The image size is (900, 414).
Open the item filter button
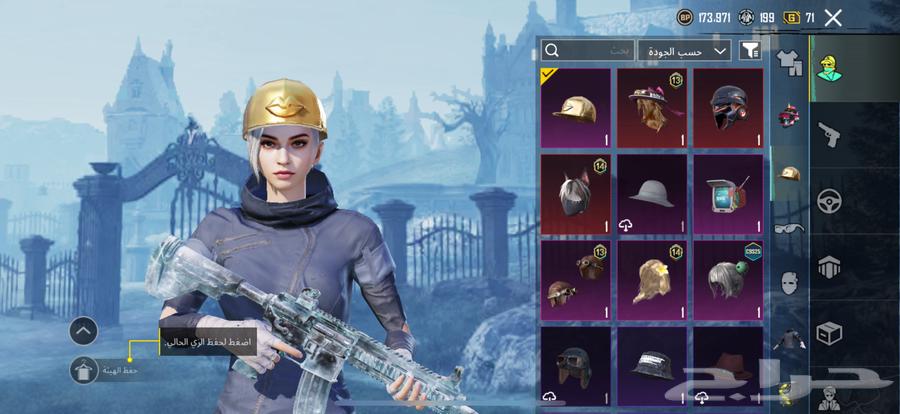(x=749, y=49)
